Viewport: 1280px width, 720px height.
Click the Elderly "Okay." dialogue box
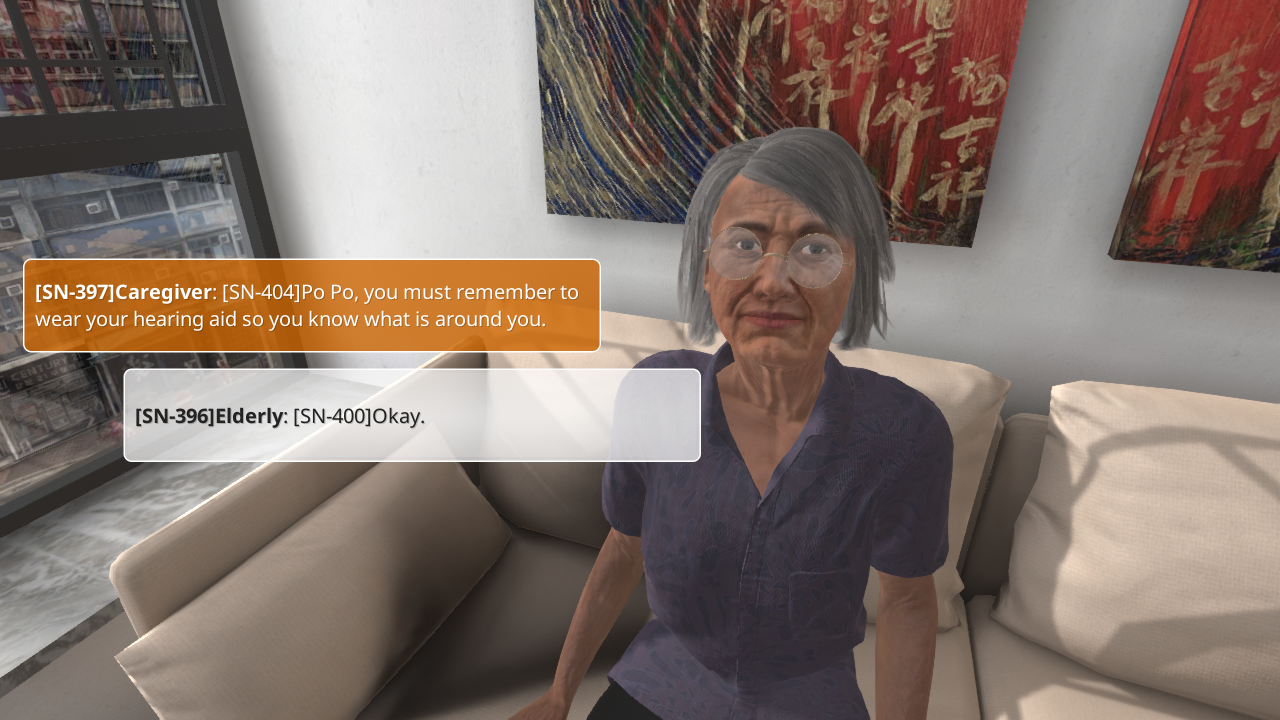coord(411,415)
